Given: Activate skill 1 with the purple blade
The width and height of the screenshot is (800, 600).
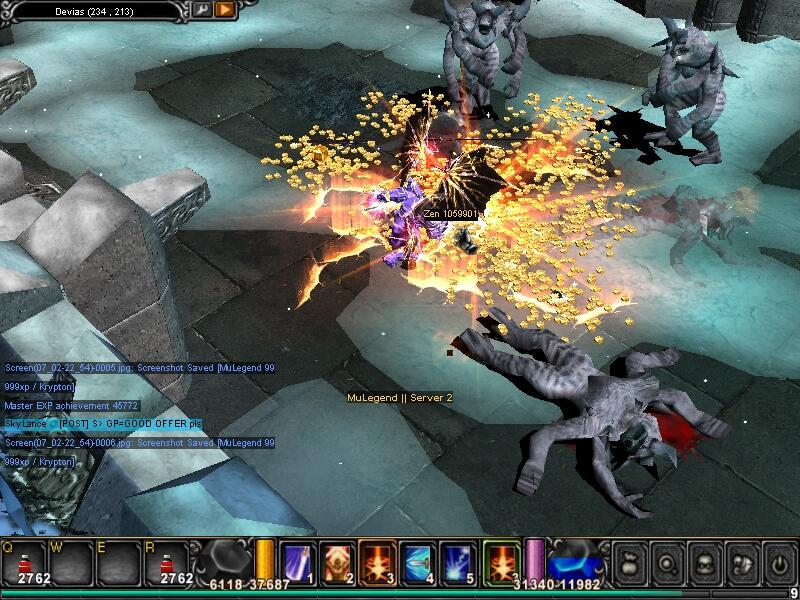Looking at the screenshot, I should click(297, 562).
